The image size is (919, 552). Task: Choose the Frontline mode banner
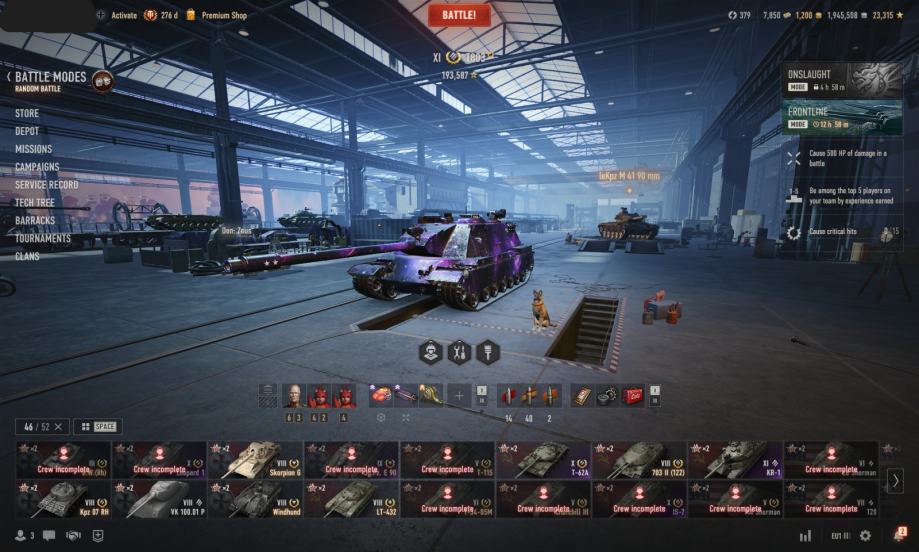point(845,117)
